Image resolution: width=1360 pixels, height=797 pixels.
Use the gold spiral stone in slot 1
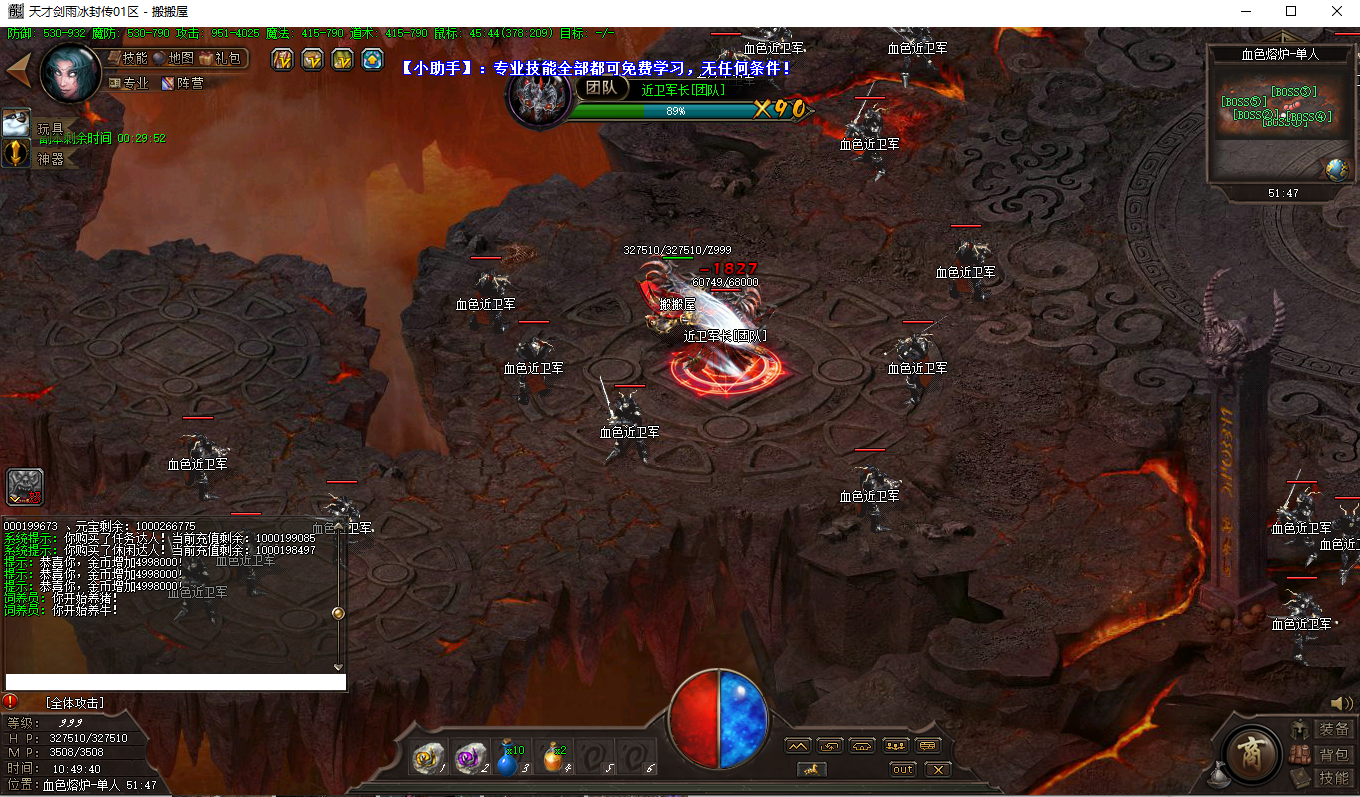(427, 759)
